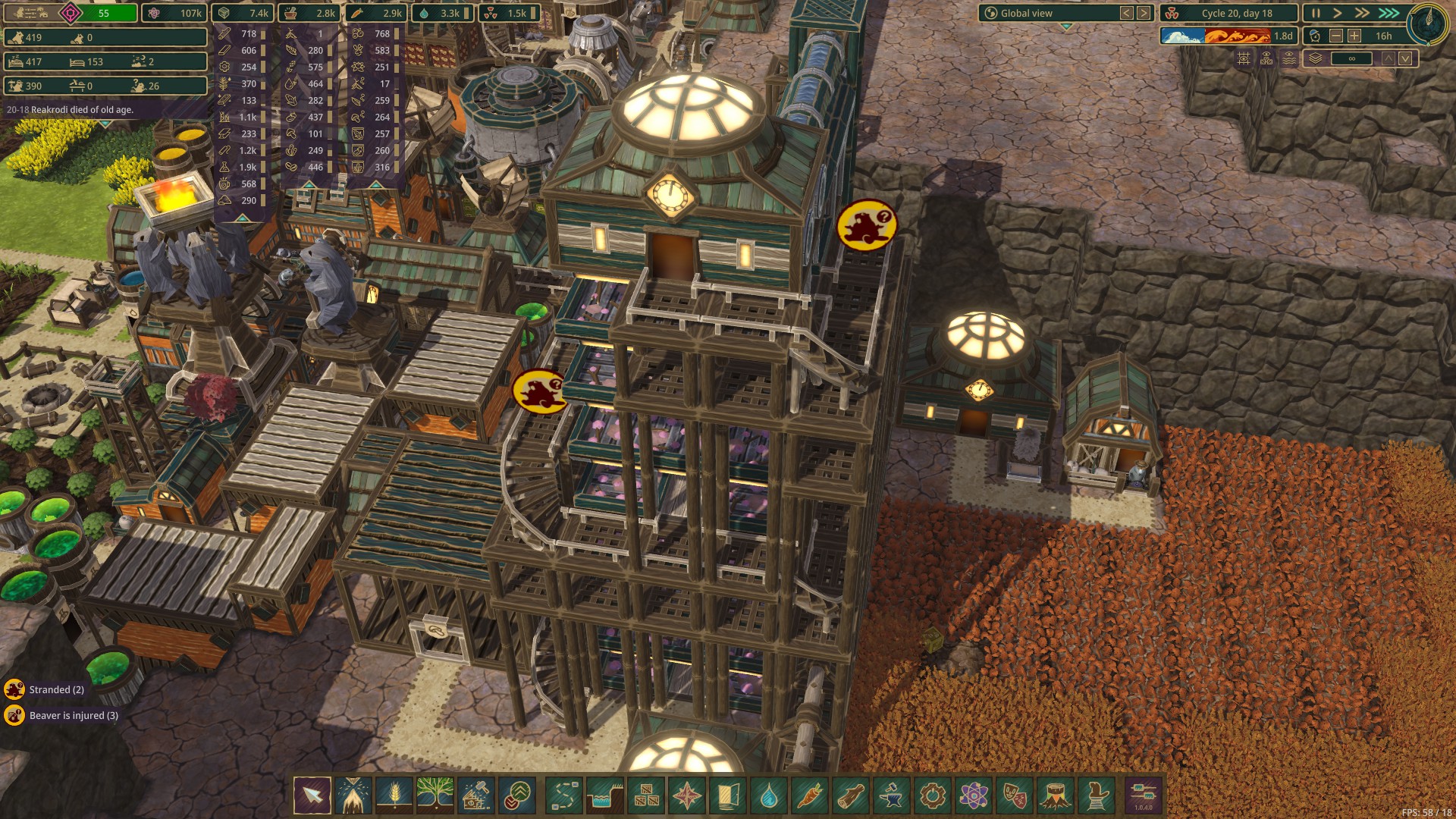Set game speed to triple arrows
The image size is (1456, 819).
click(x=1389, y=13)
